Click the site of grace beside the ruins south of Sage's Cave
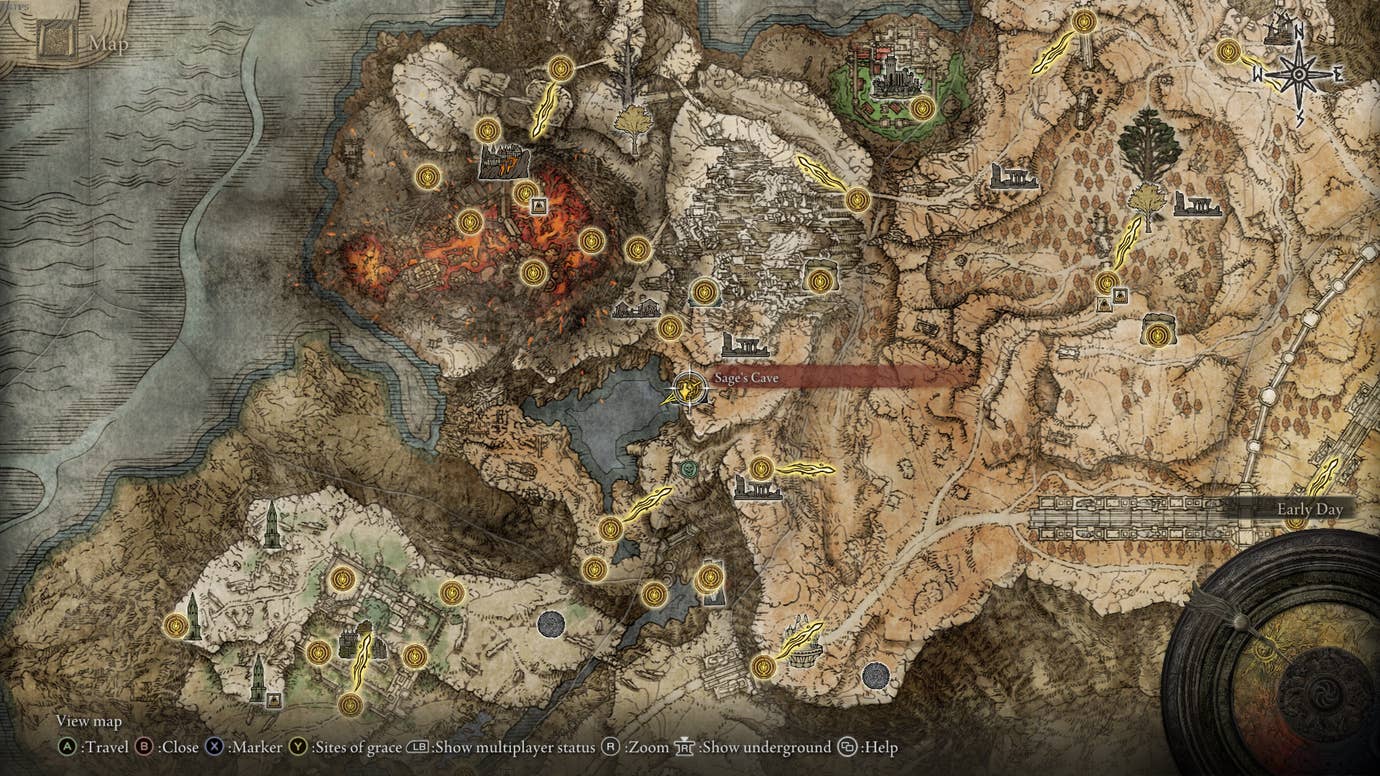The height and width of the screenshot is (776, 1380). [x=759, y=469]
